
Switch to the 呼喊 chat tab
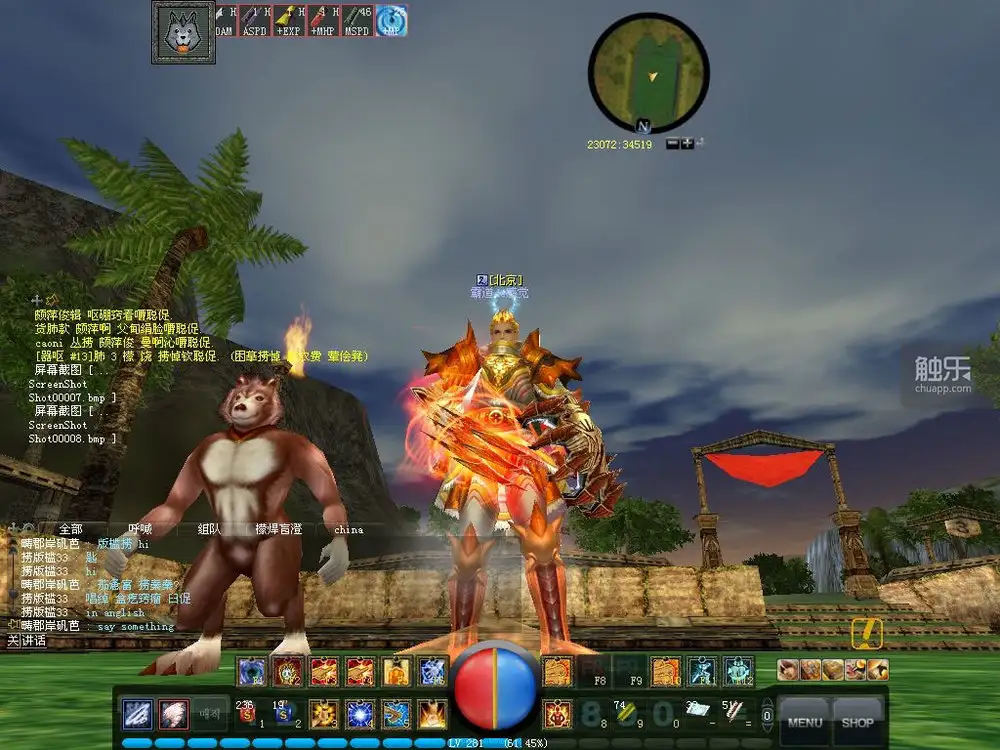(x=140, y=529)
